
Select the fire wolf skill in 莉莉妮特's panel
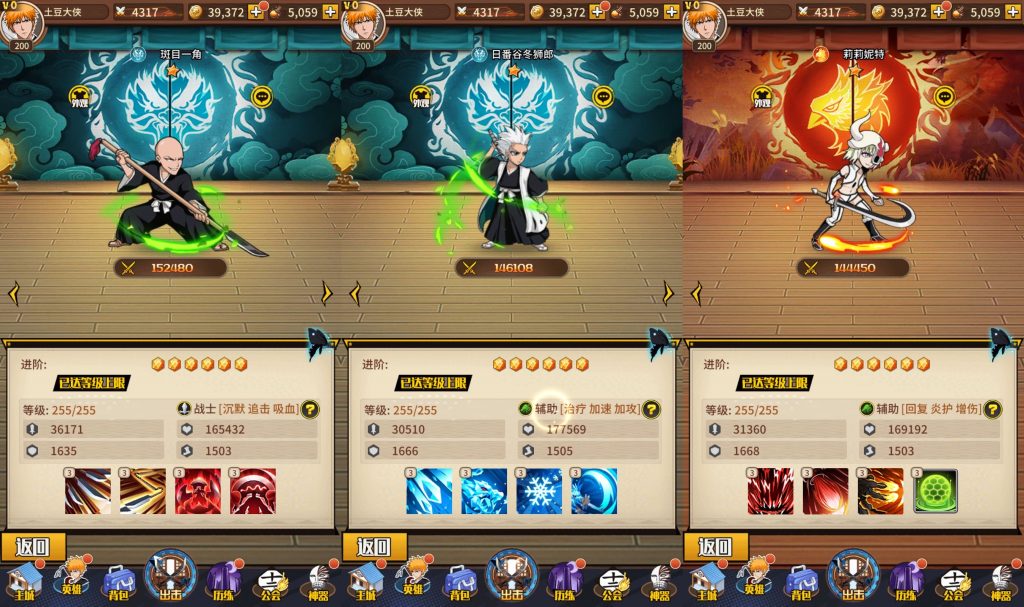[880, 491]
